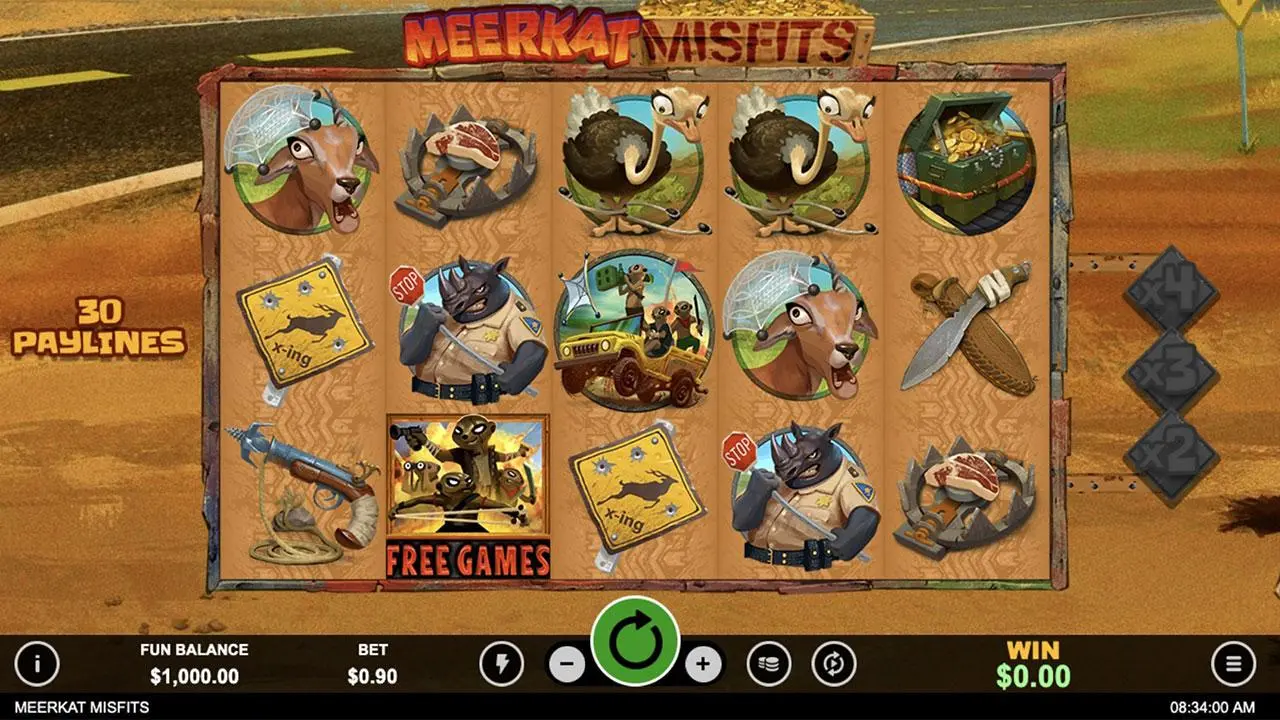Click the FREE GAMES scatter symbol
This screenshot has width=1280, height=720.
(x=466, y=490)
